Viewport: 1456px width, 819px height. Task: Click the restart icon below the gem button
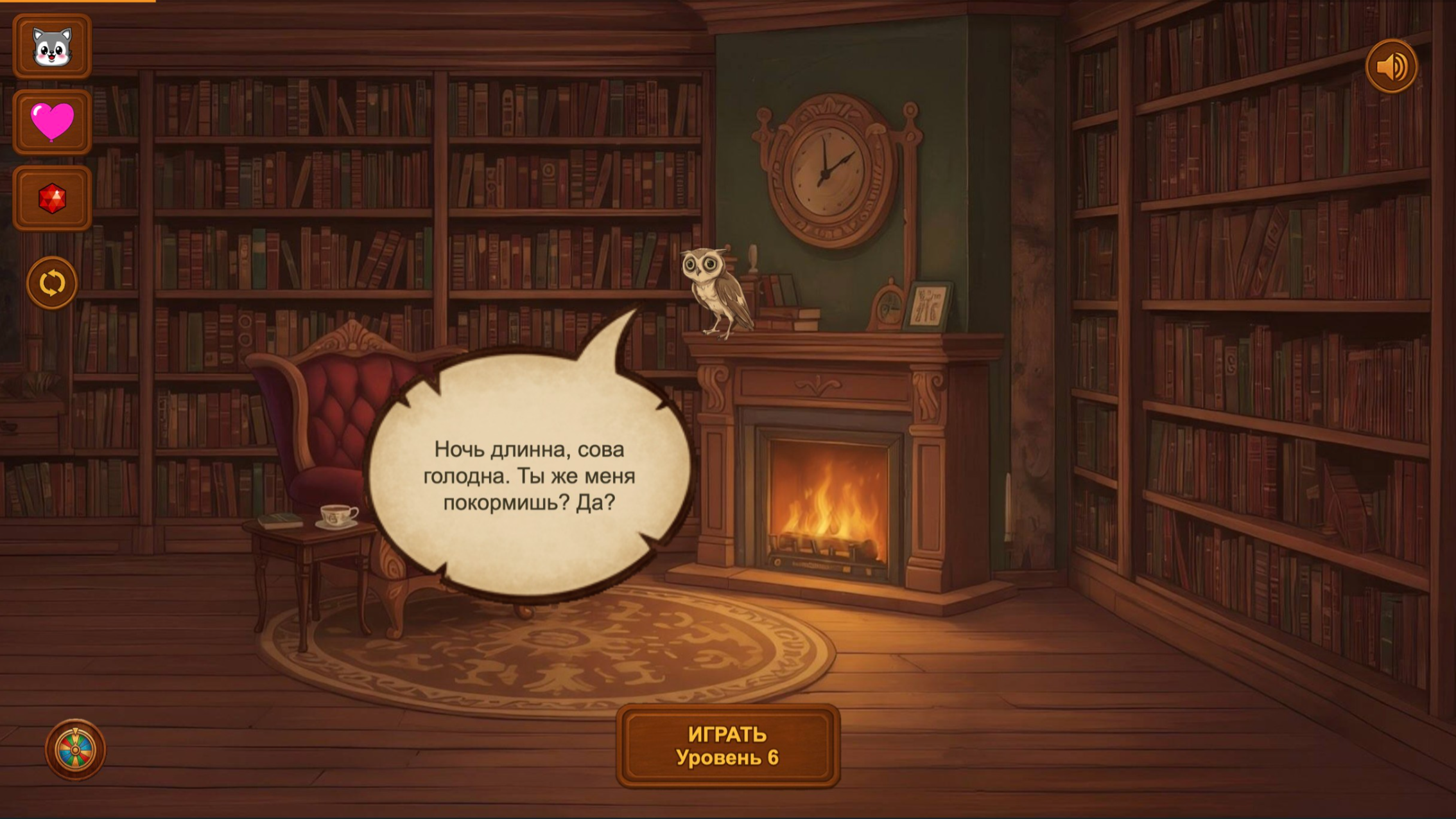(x=51, y=283)
